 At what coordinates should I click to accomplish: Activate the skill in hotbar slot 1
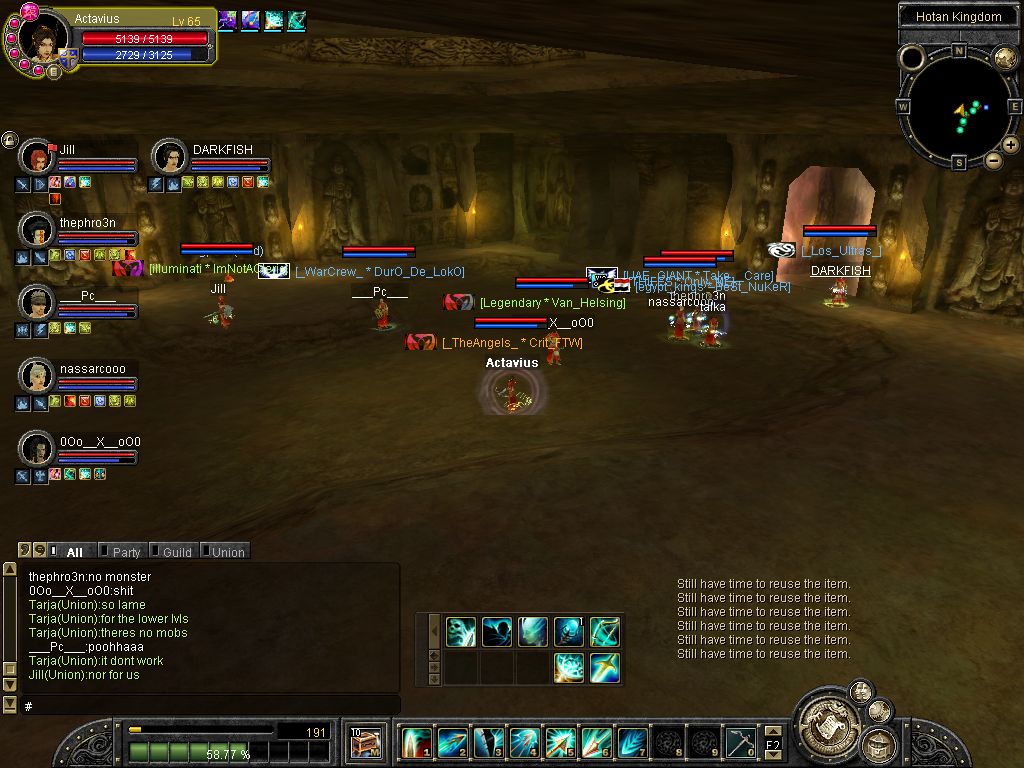point(415,743)
